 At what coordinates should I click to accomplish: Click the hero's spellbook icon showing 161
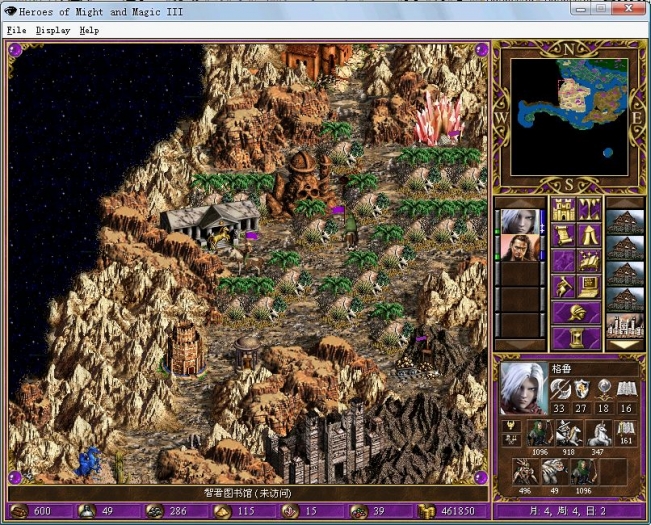coord(627,433)
